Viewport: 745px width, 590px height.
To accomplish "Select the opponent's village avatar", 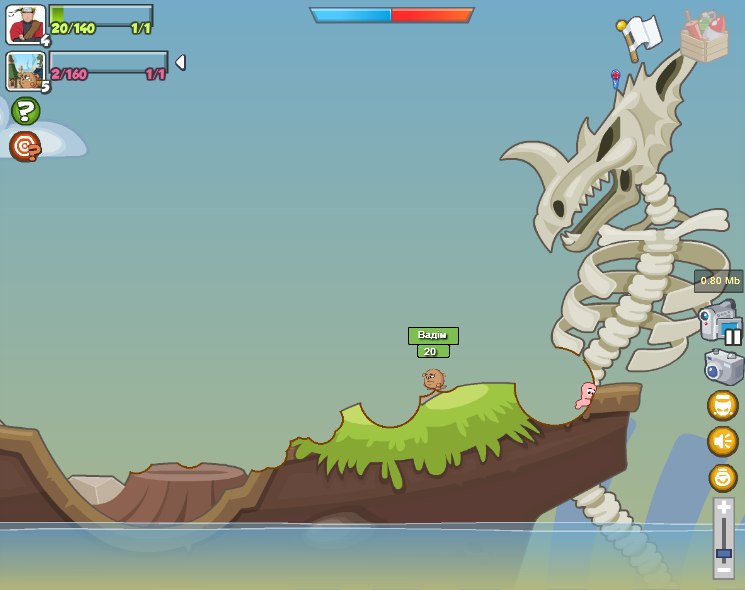I will tap(25, 71).
